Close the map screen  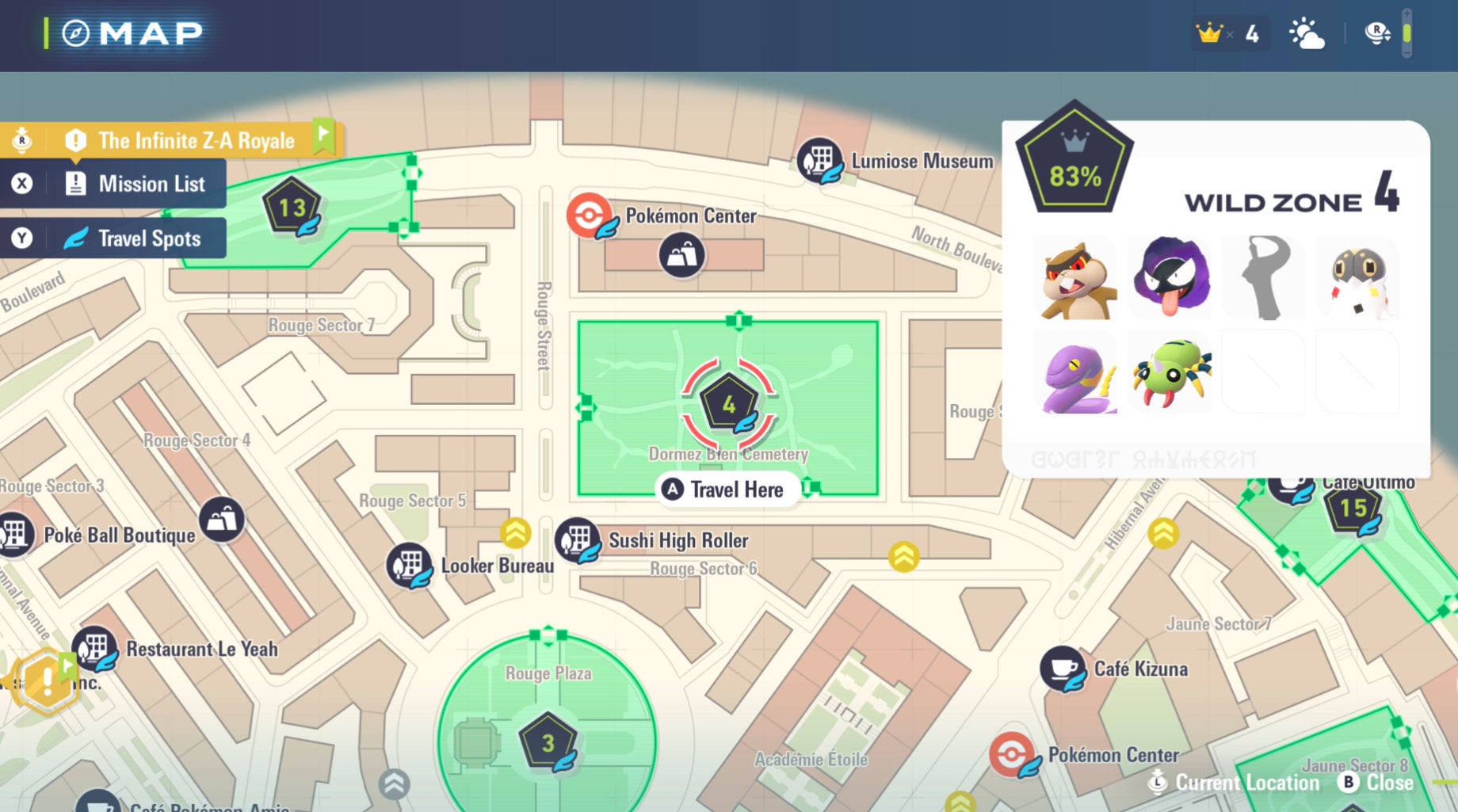pyautogui.click(x=1377, y=783)
